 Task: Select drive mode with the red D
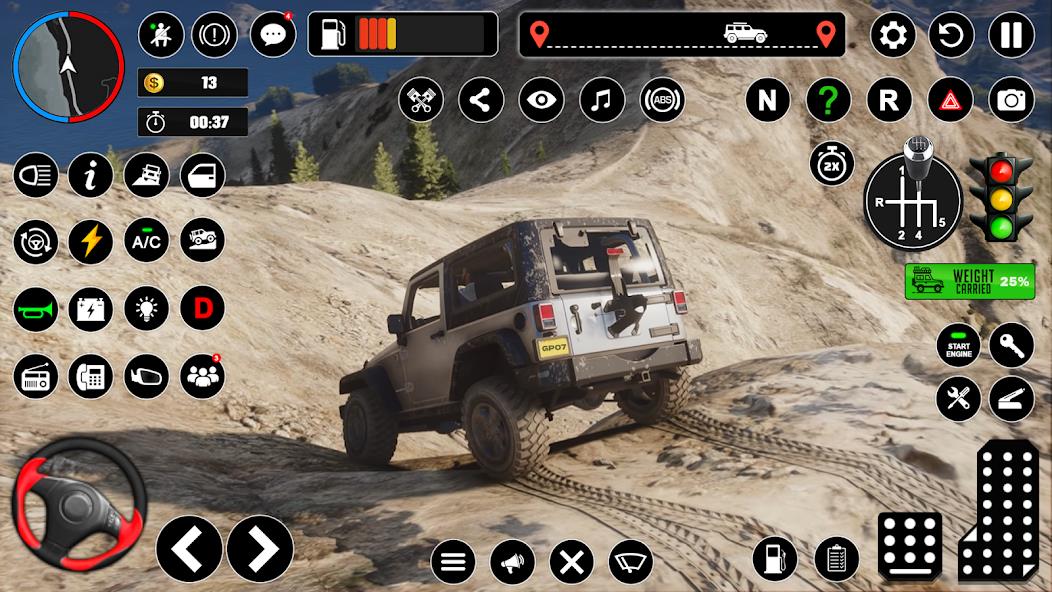click(202, 309)
